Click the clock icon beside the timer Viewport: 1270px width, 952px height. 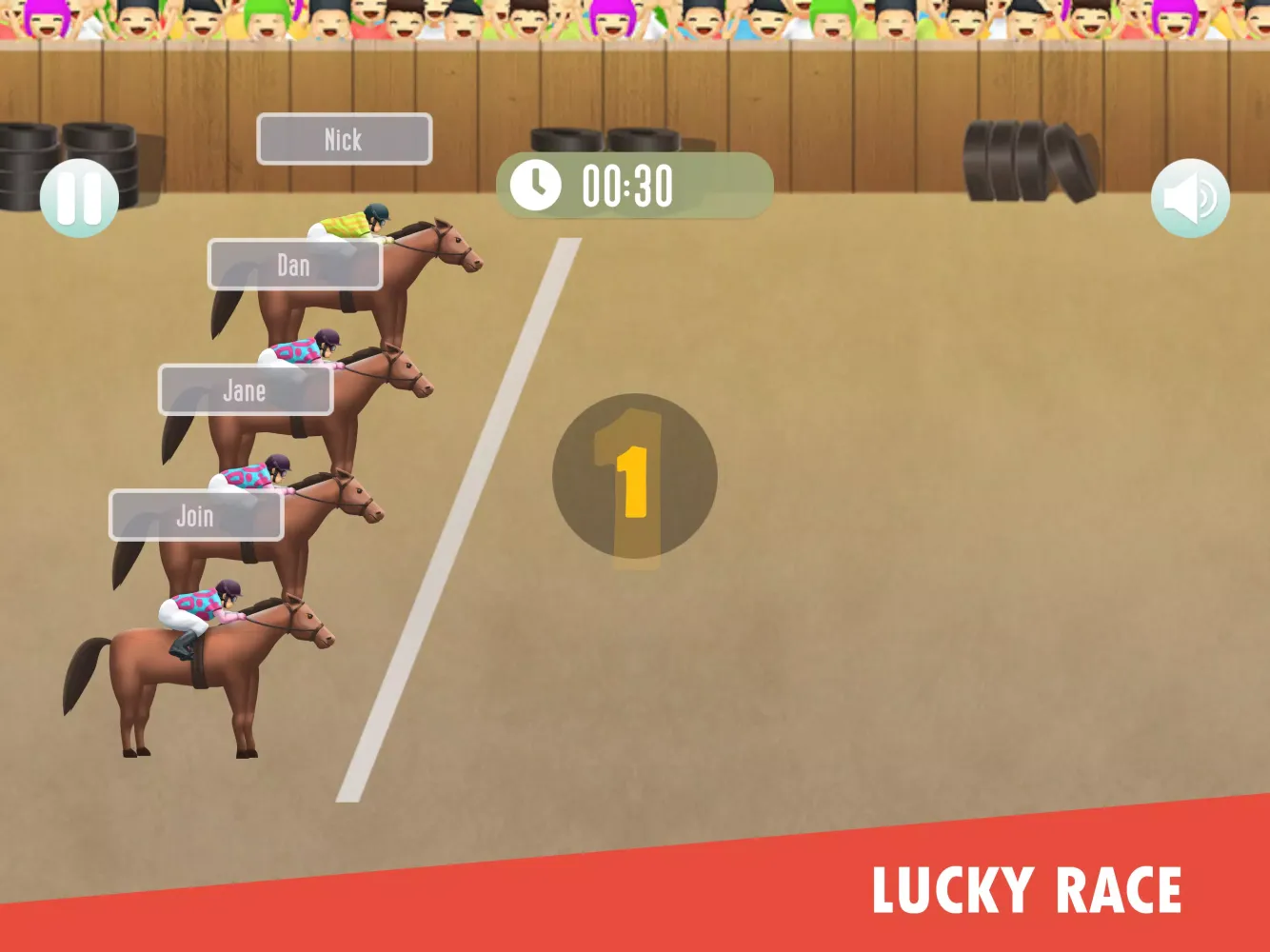click(538, 185)
